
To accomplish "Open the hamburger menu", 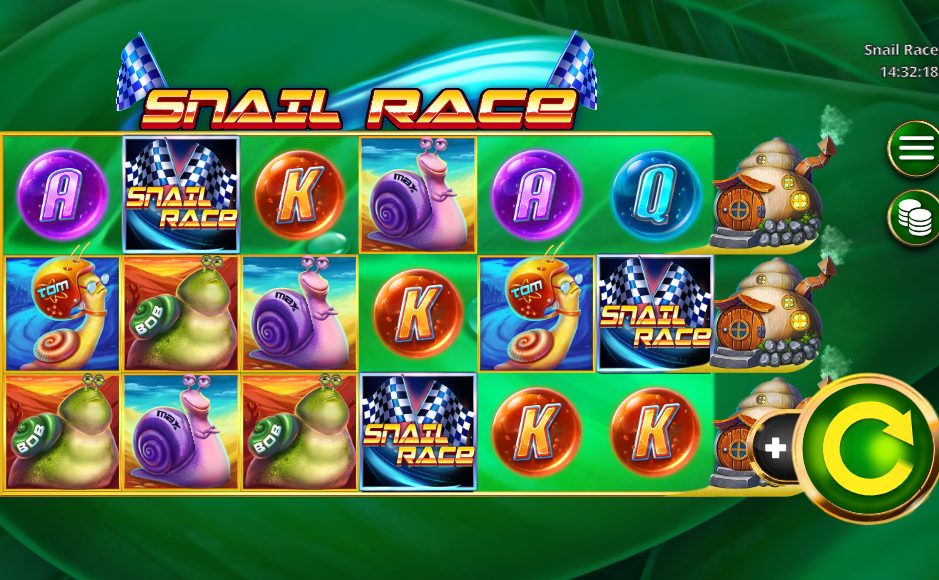I will (915, 149).
